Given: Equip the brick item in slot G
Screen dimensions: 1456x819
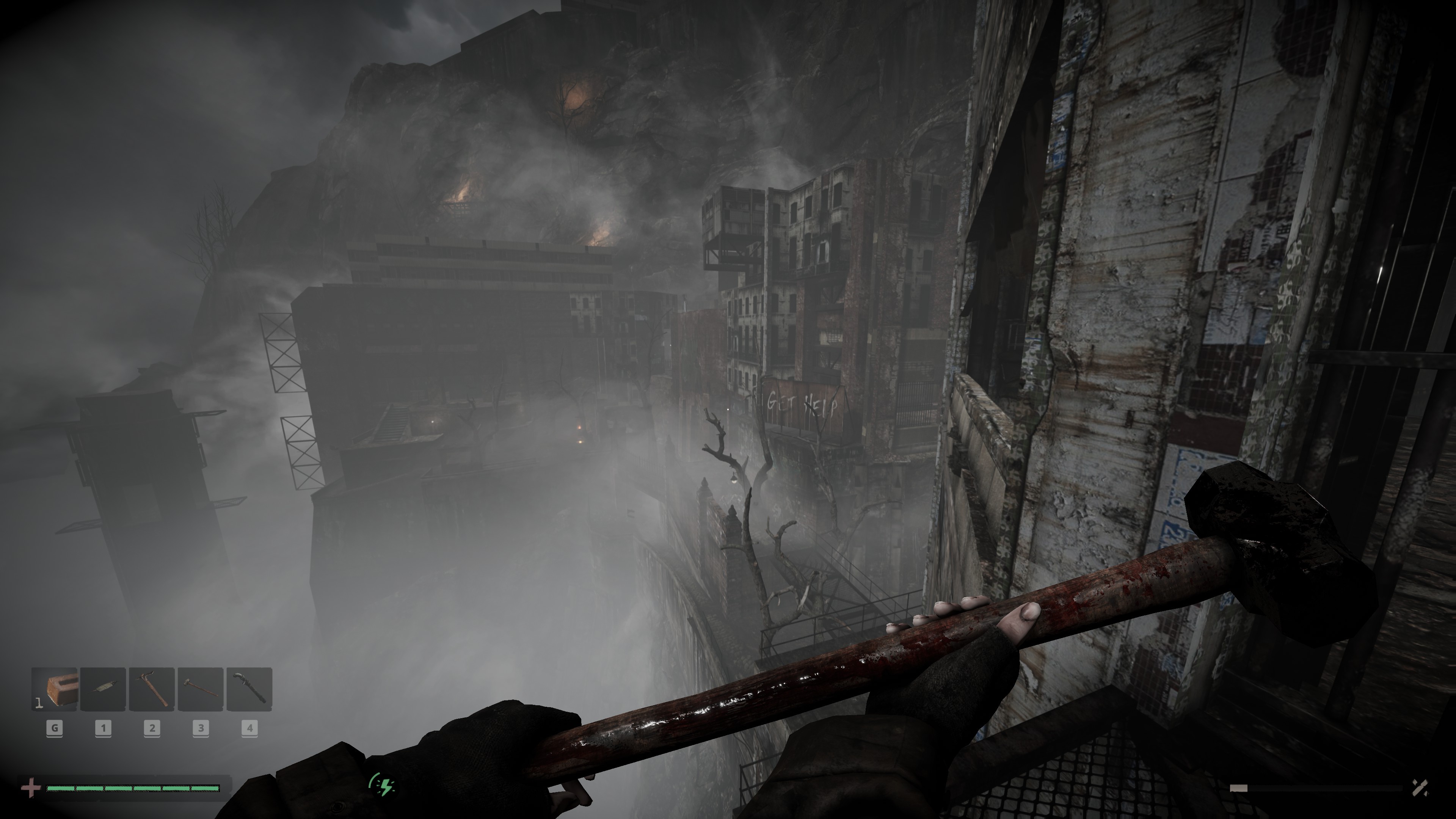Looking at the screenshot, I should click(55, 690).
